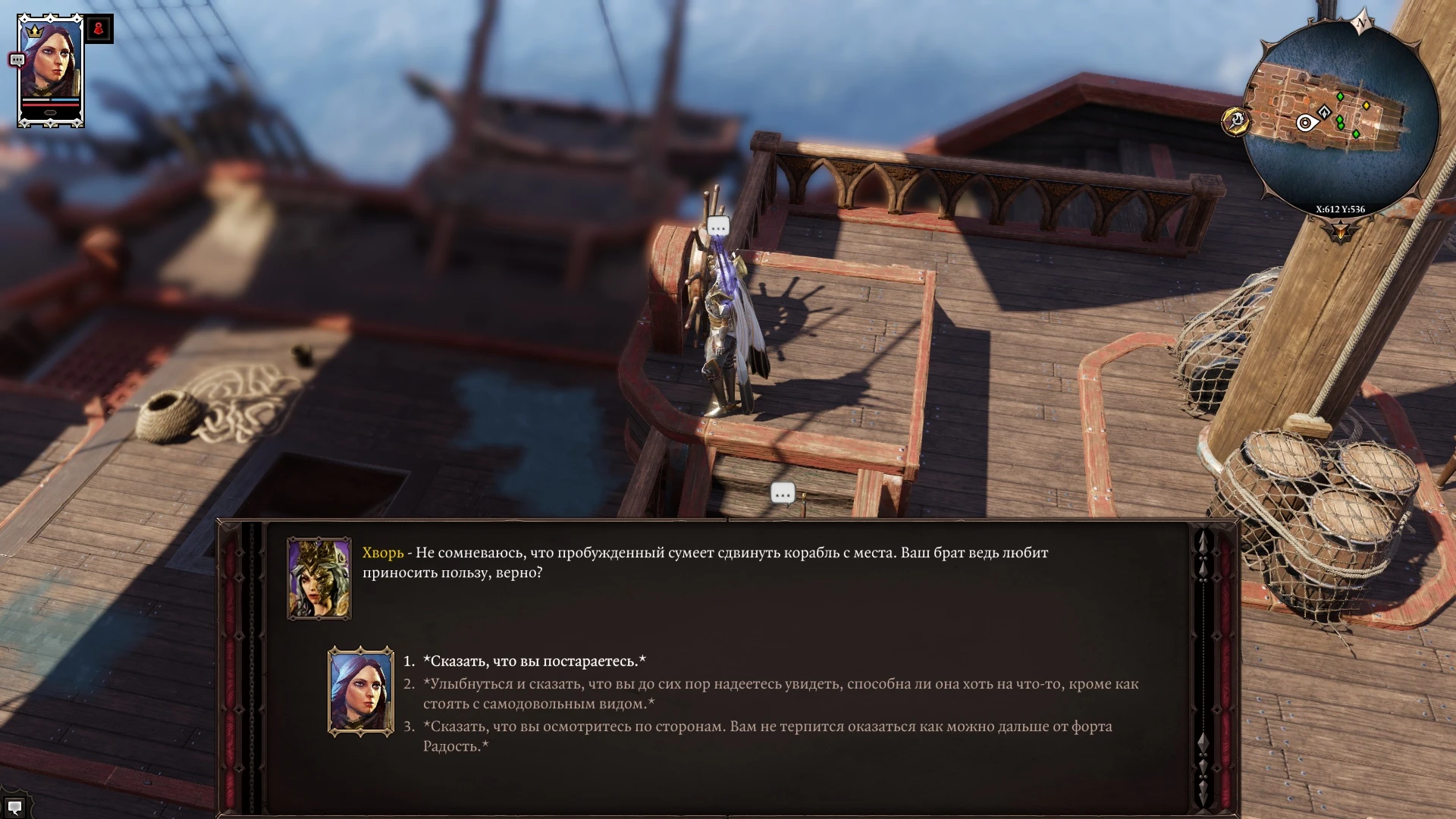Click the speech bubble above the armored NPC
The height and width of the screenshot is (819, 1456).
click(x=717, y=224)
